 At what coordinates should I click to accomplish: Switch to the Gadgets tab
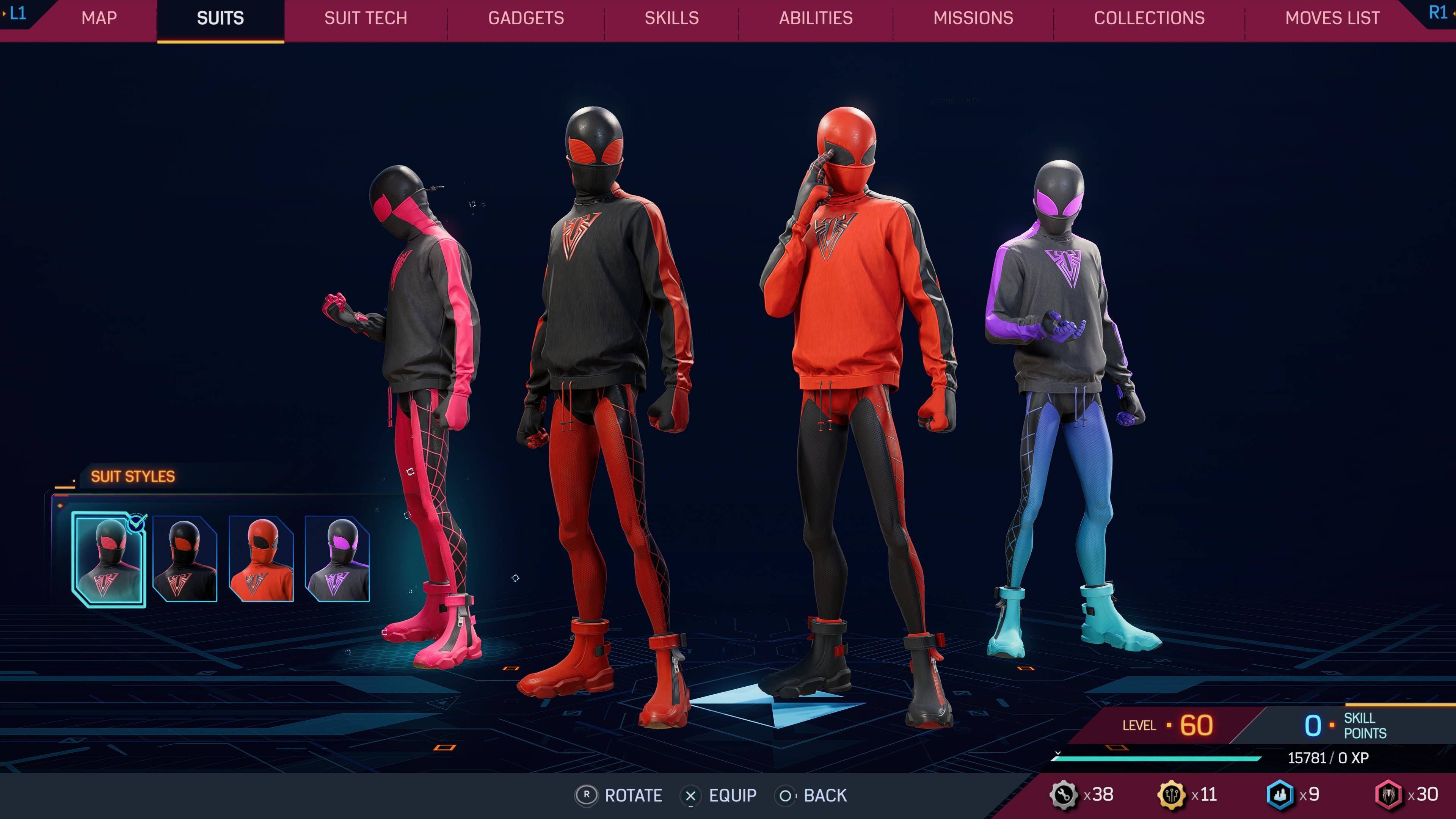[x=525, y=18]
